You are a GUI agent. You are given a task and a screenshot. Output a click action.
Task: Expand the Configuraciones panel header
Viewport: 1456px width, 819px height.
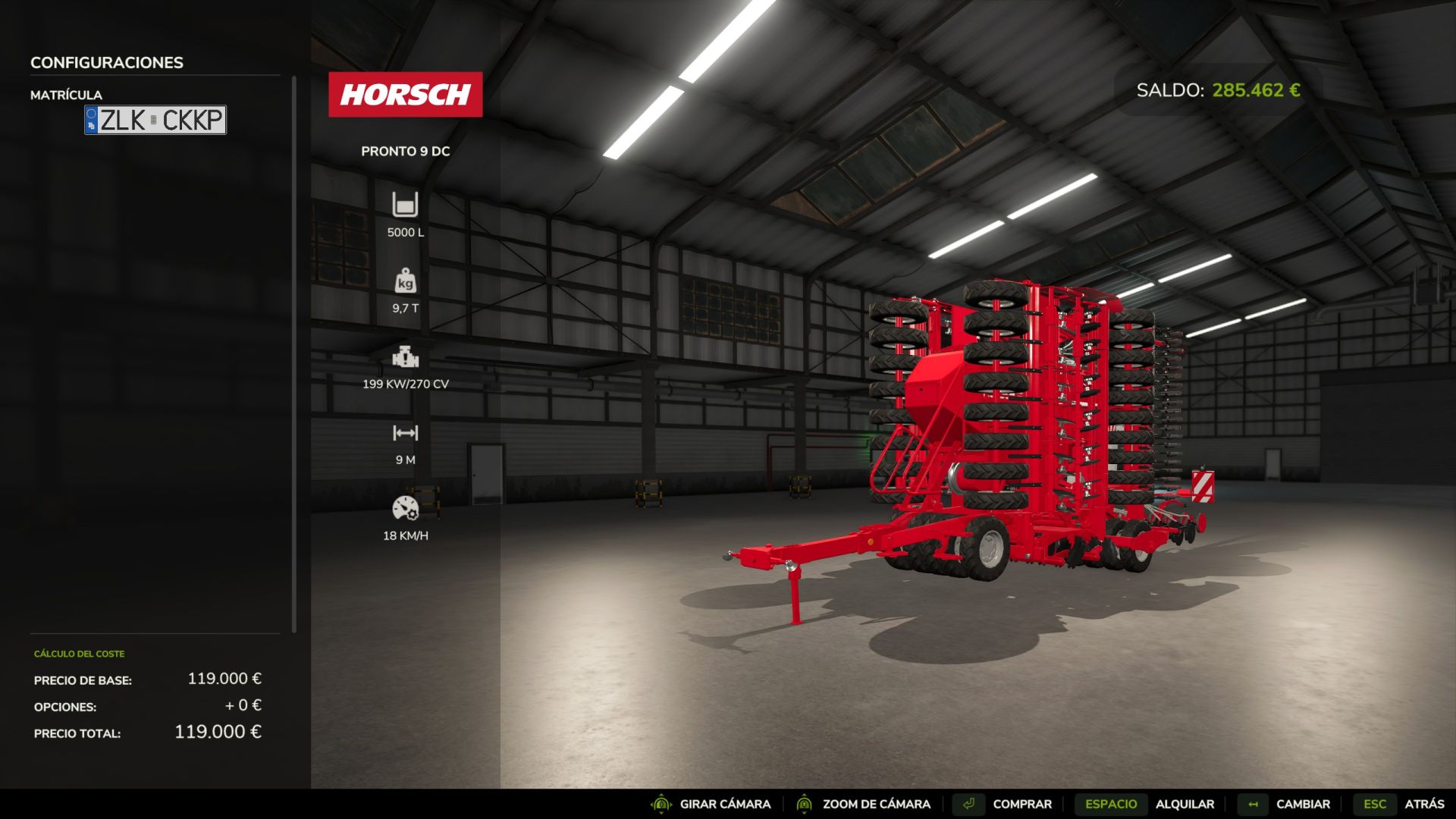[106, 63]
